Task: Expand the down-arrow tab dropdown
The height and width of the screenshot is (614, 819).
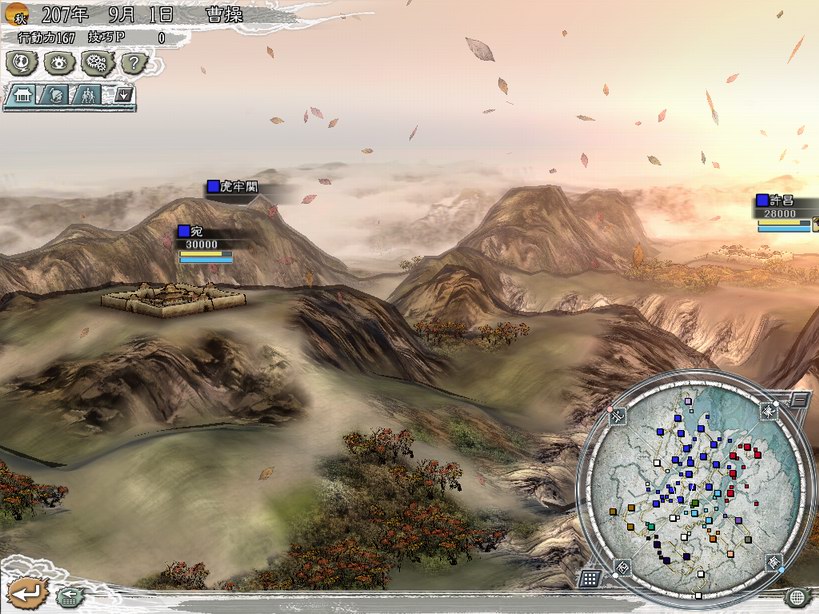Action: 124,96
